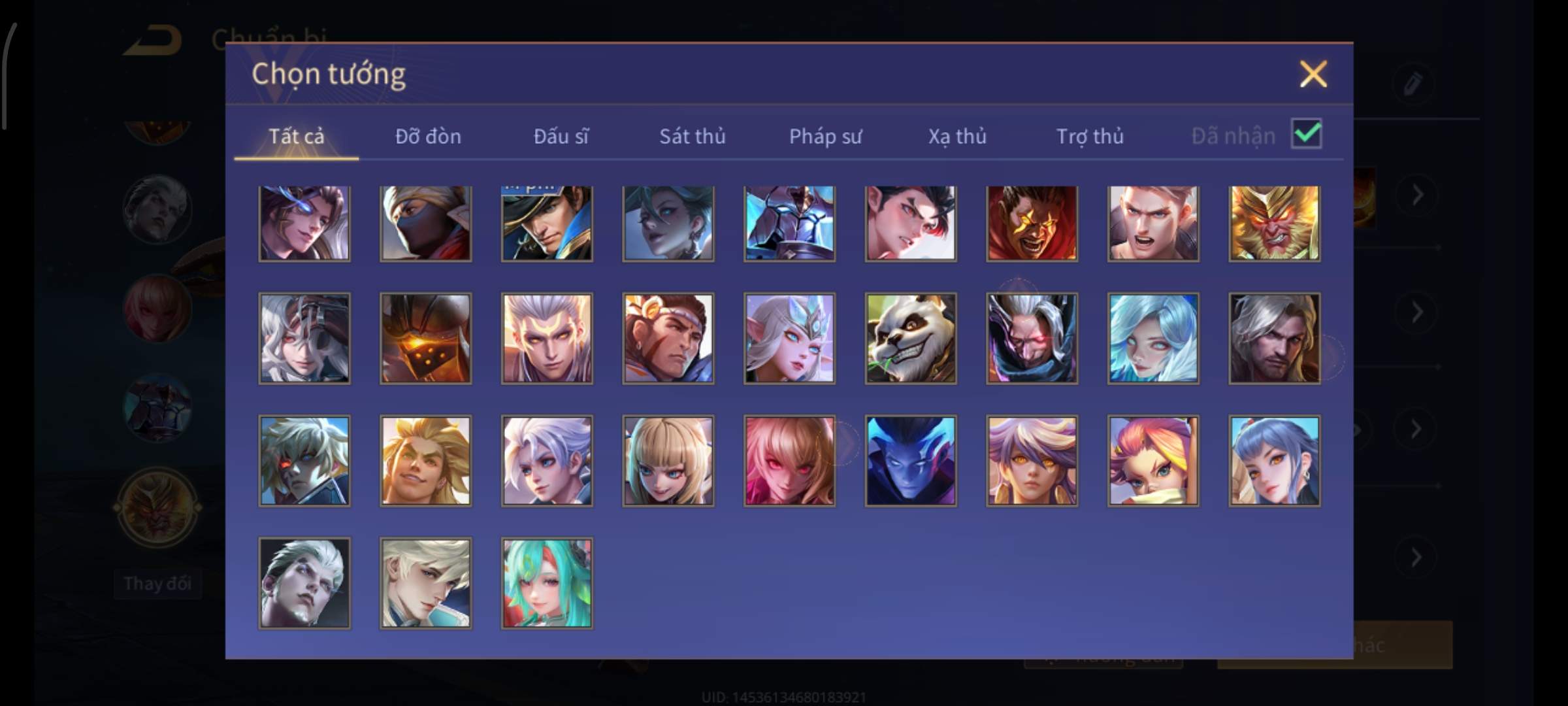Select the hero wearing a captain hat
This screenshot has height=706, width=1568.
pos(547,223)
